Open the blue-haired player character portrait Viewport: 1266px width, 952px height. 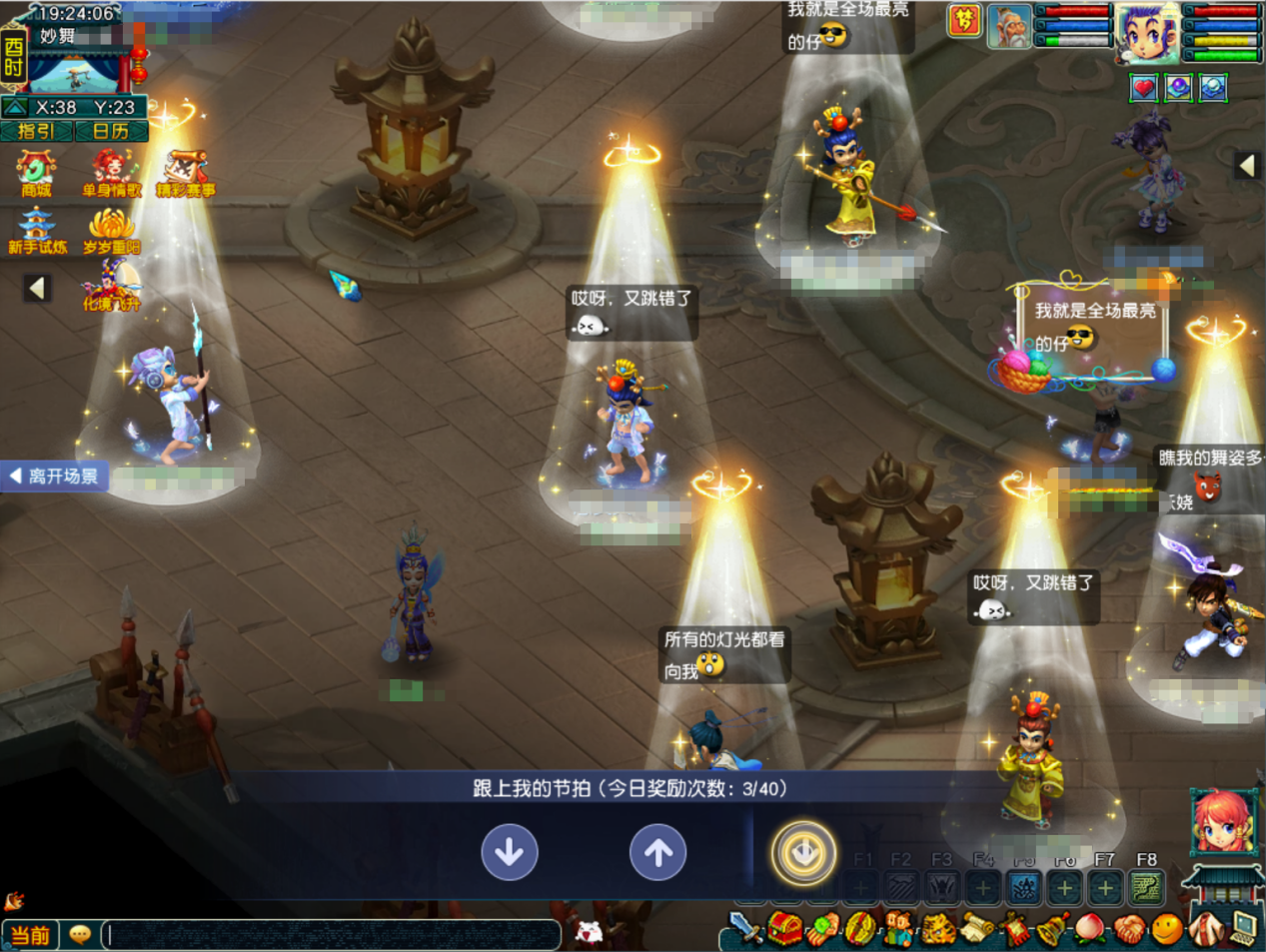tap(1145, 33)
